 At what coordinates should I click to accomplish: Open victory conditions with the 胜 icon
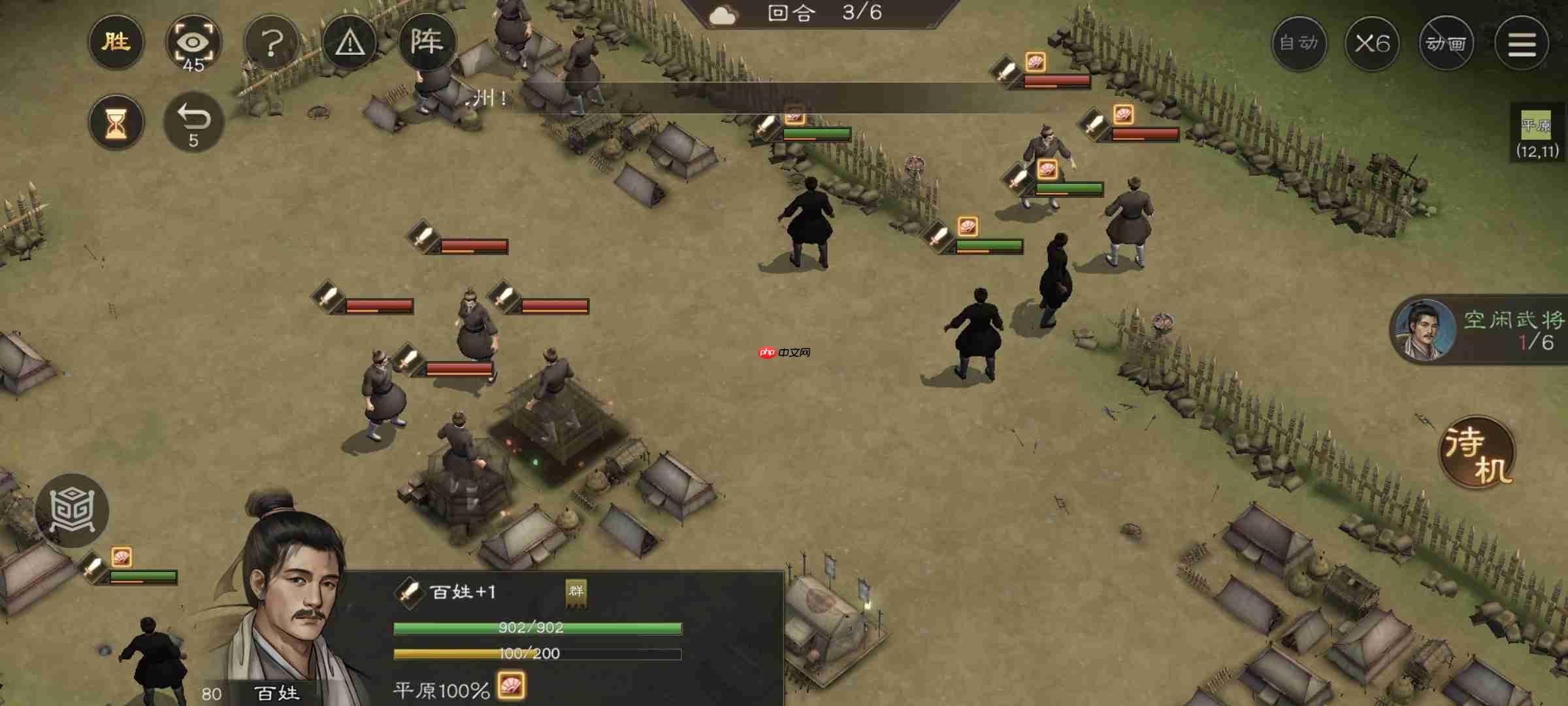point(116,42)
